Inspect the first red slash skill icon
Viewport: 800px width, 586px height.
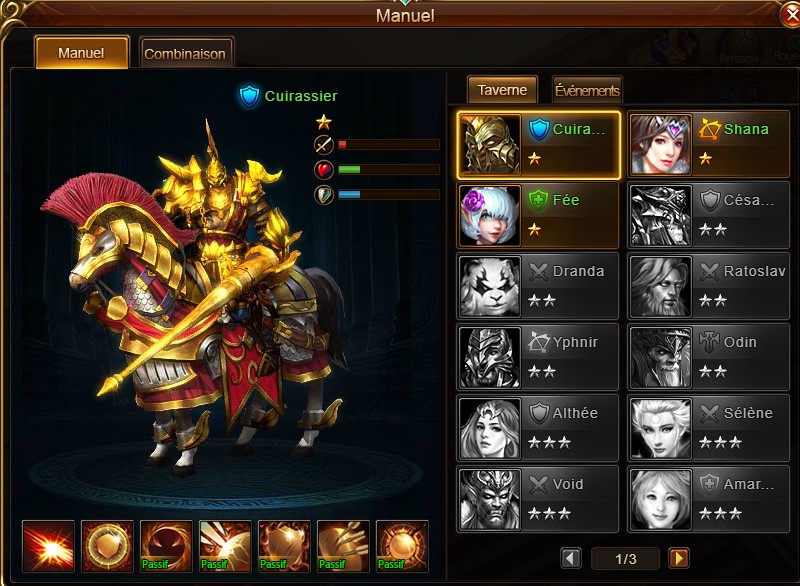[48, 546]
